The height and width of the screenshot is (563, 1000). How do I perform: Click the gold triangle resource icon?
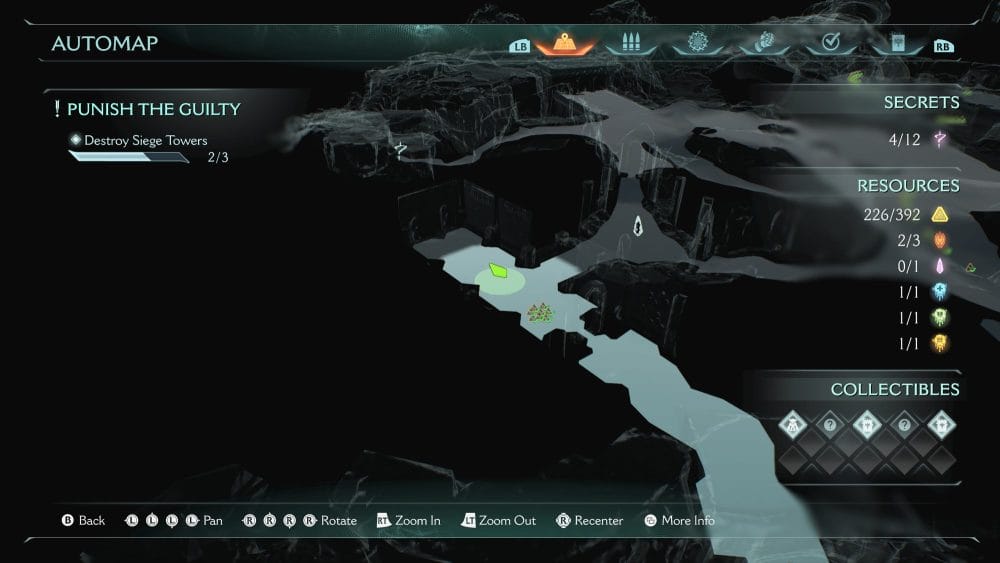click(x=939, y=214)
